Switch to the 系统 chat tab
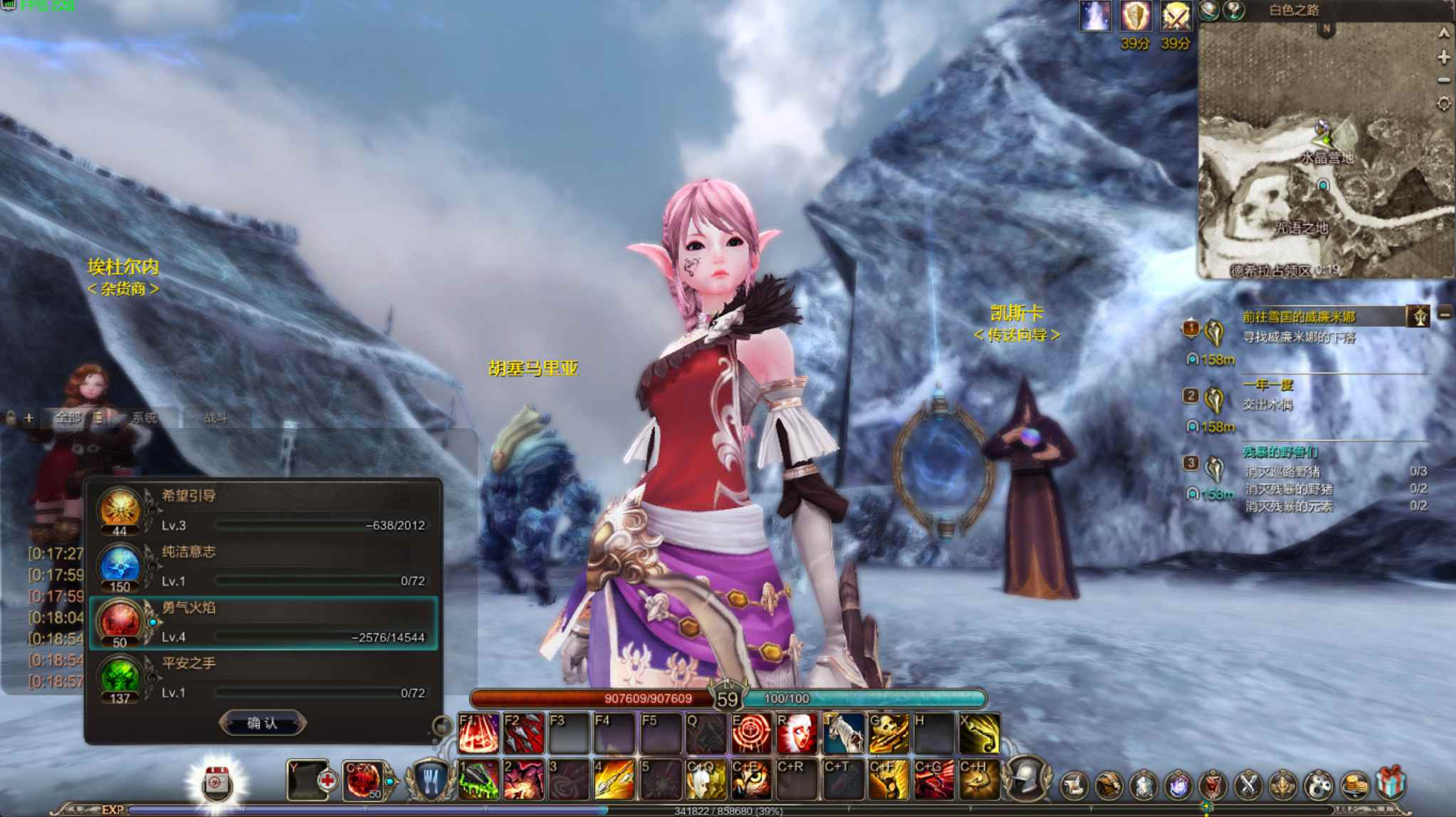The height and width of the screenshot is (817, 1456). [x=145, y=417]
